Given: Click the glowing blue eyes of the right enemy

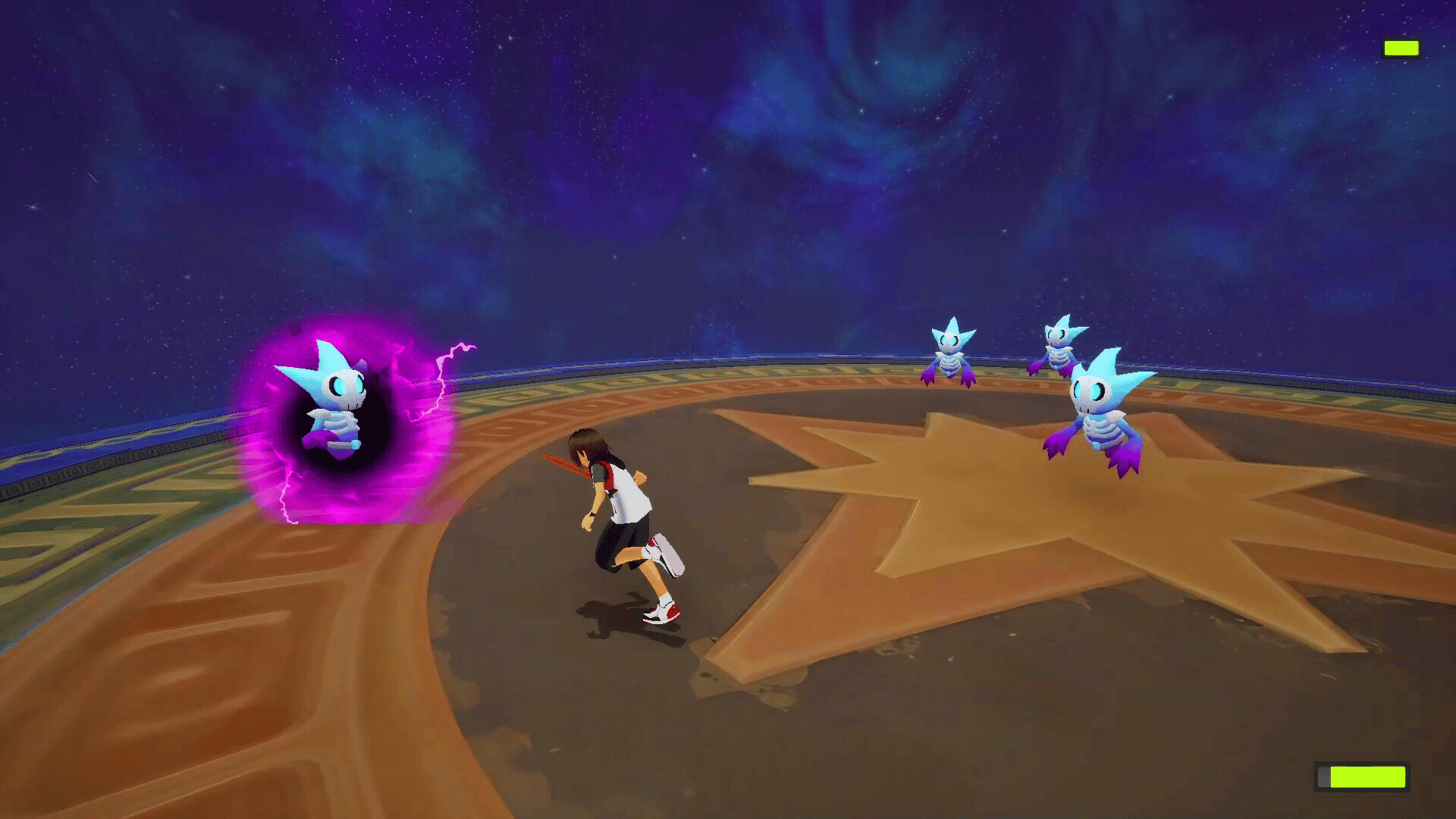Looking at the screenshot, I should pyautogui.click(x=1088, y=391).
